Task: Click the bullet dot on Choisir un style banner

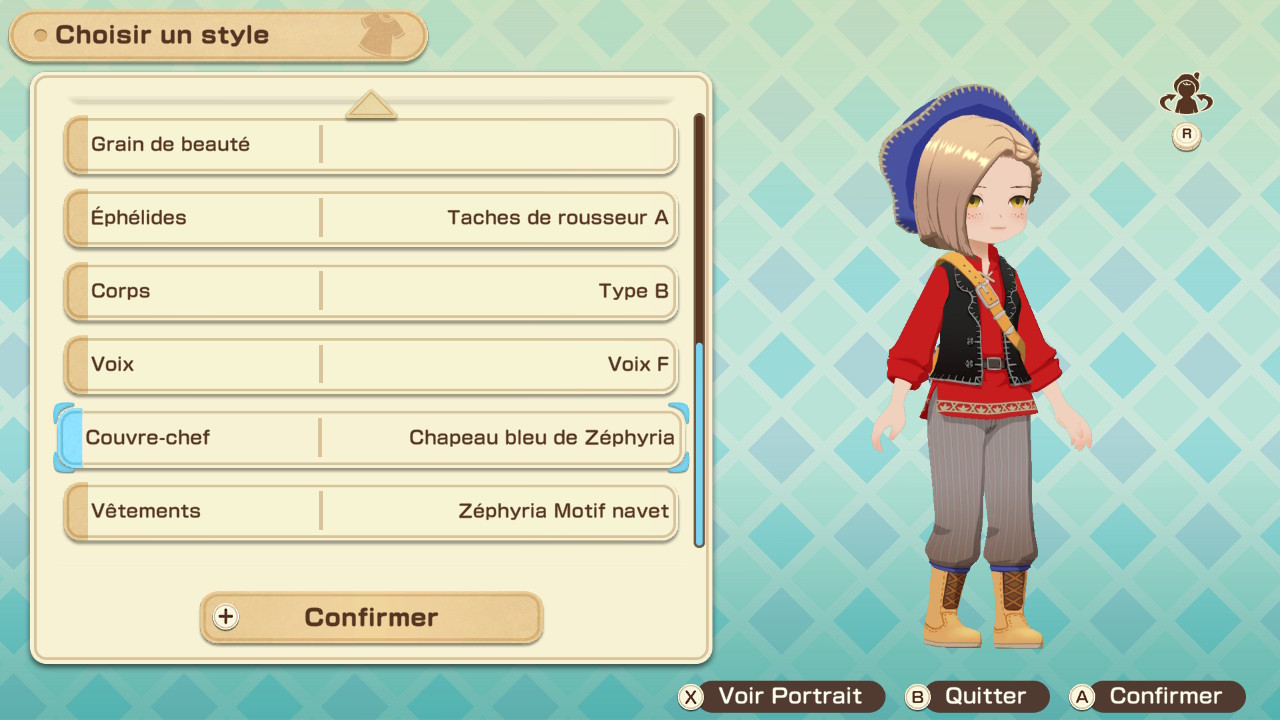Action: pos(41,34)
